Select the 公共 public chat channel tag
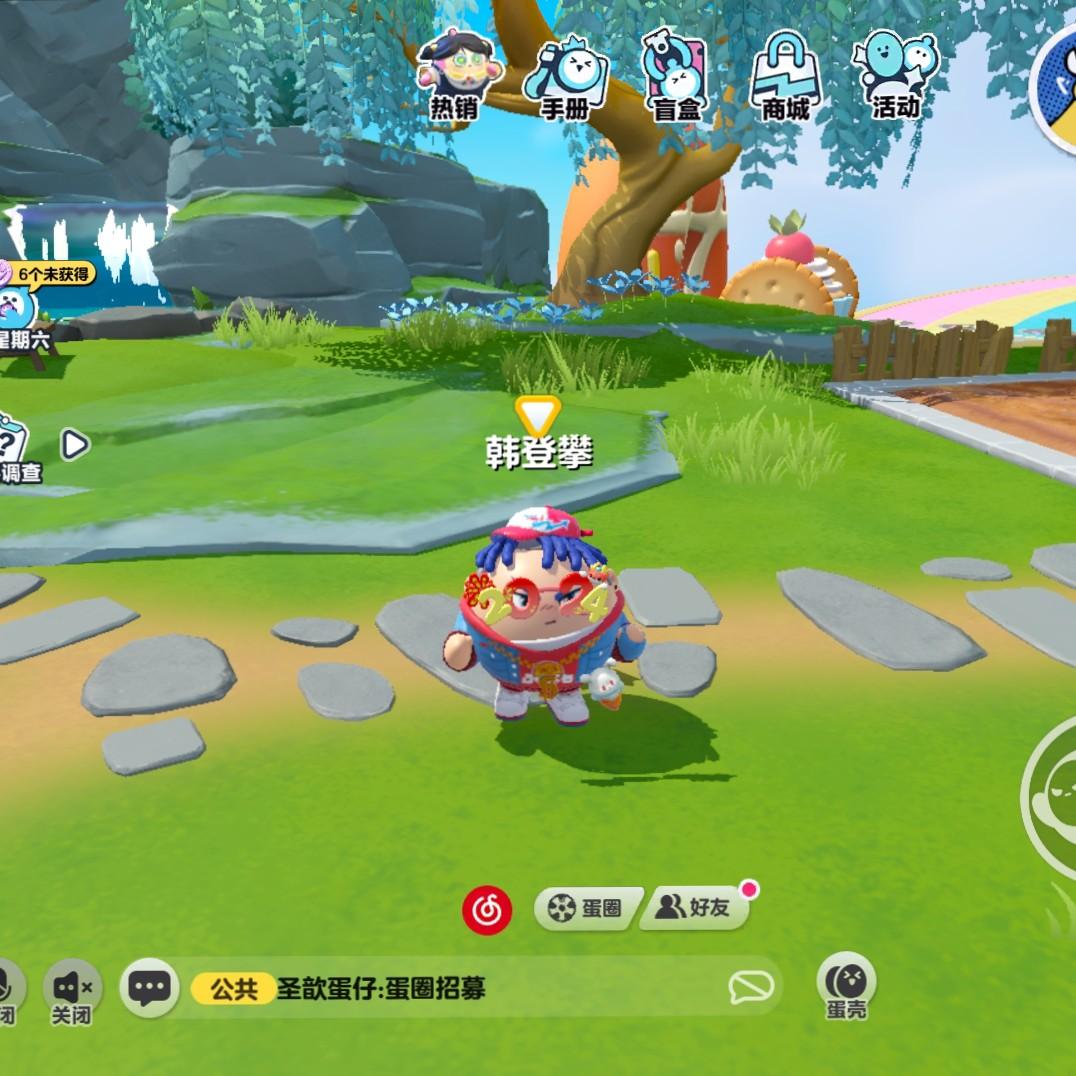The width and height of the screenshot is (1076, 1076). (x=233, y=989)
